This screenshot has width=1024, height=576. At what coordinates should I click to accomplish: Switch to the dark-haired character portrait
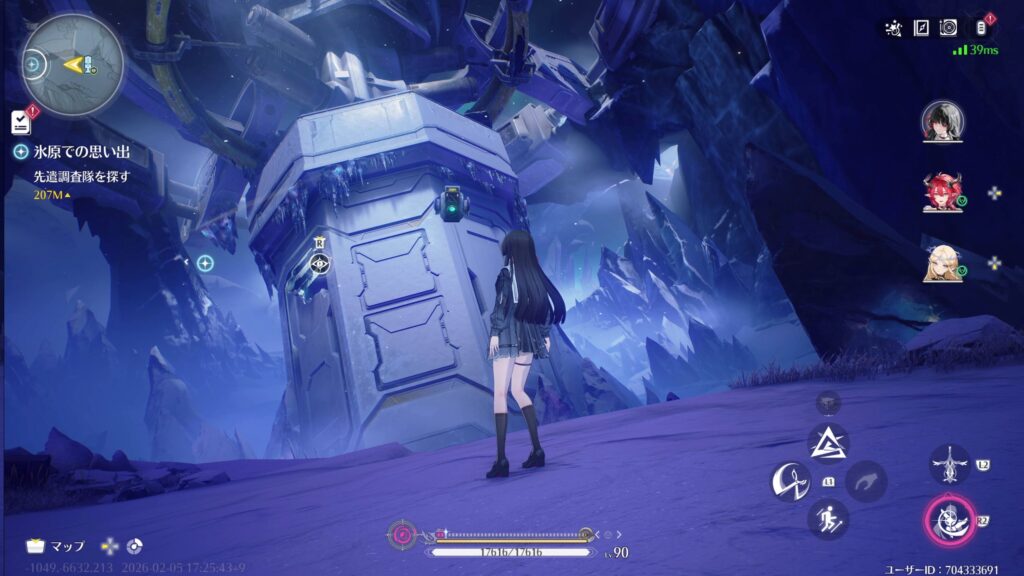[942, 121]
